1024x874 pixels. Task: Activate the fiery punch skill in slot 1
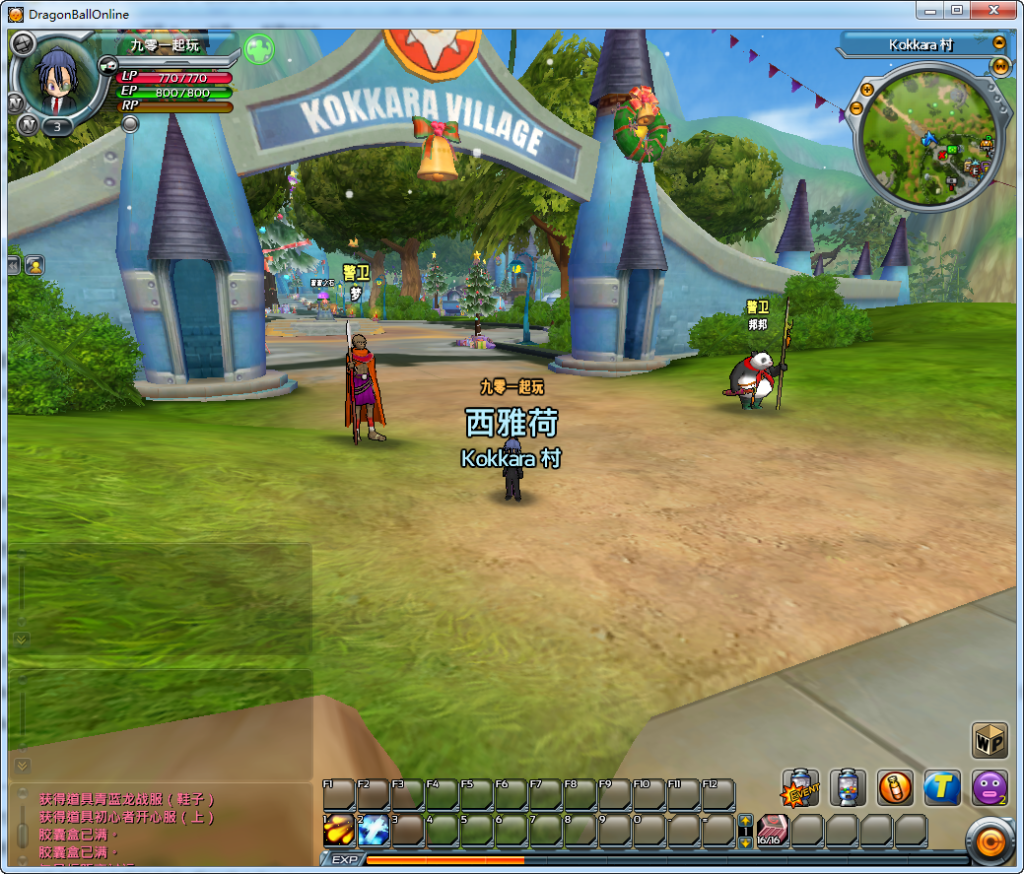tap(338, 830)
